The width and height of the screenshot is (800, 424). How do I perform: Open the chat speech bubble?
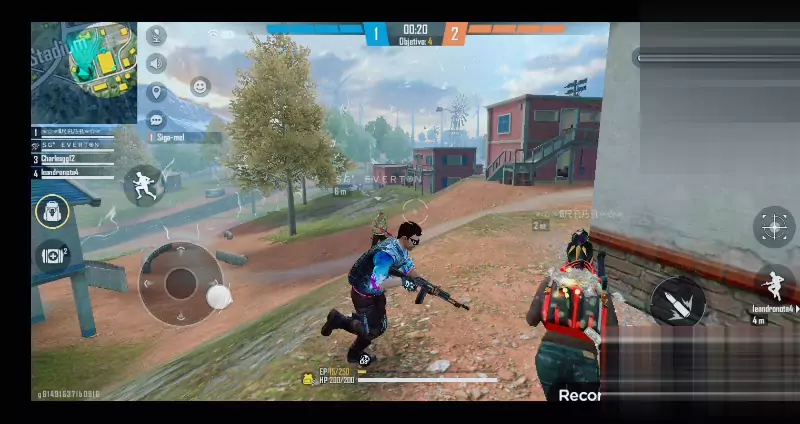pos(155,120)
